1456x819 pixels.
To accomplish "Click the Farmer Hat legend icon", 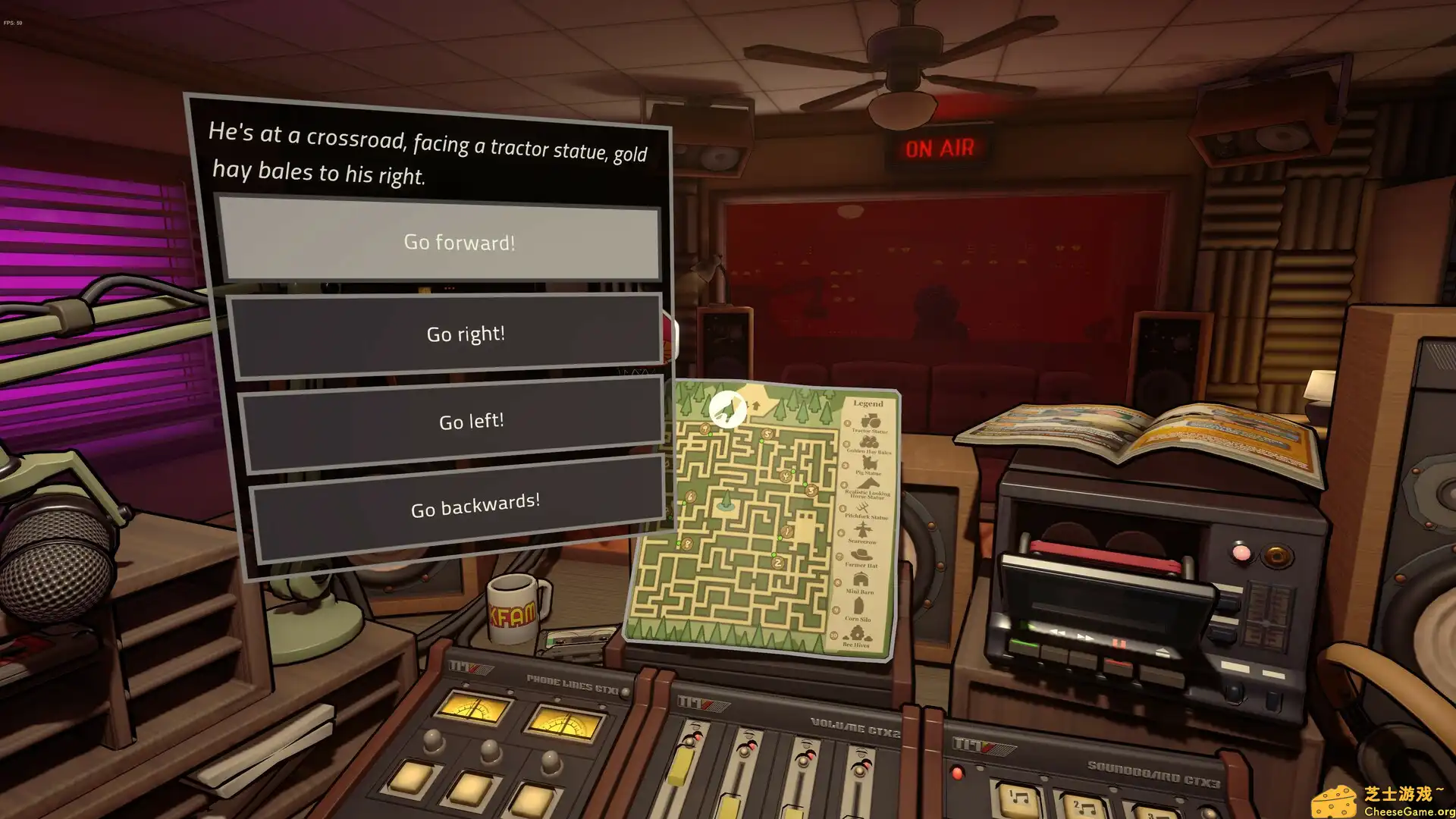I will tap(860, 554).
